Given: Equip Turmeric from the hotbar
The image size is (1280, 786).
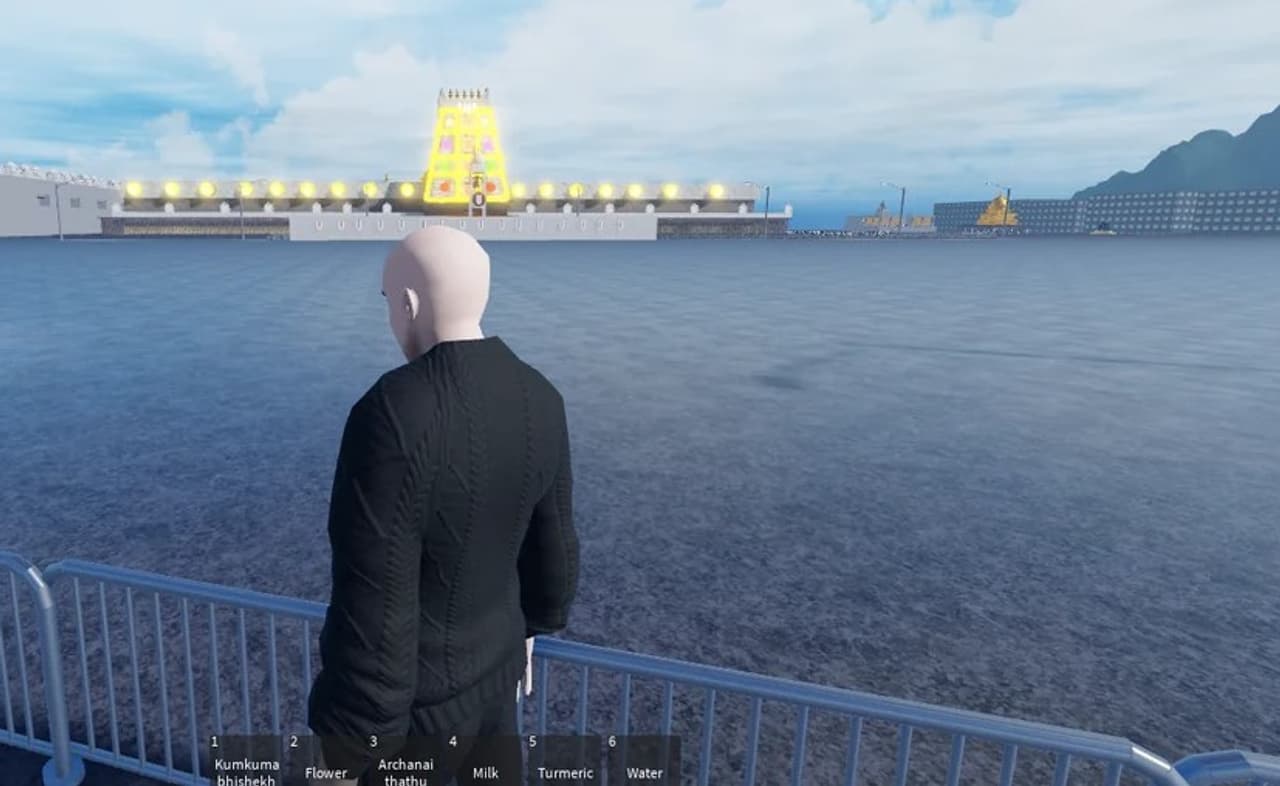Looking at the screenshot, I should 565,762.
